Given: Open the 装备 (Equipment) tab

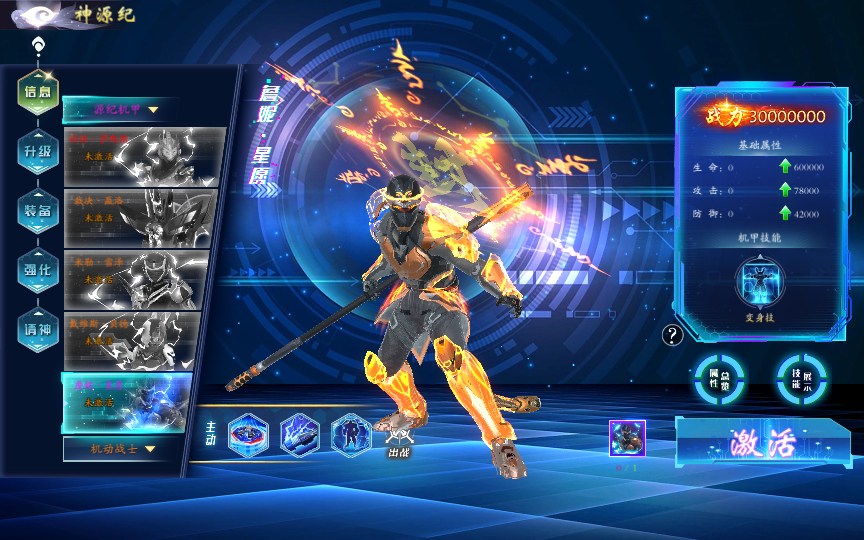Looking at the screenshot, I should pyautogui.click(x=37, y=210).
